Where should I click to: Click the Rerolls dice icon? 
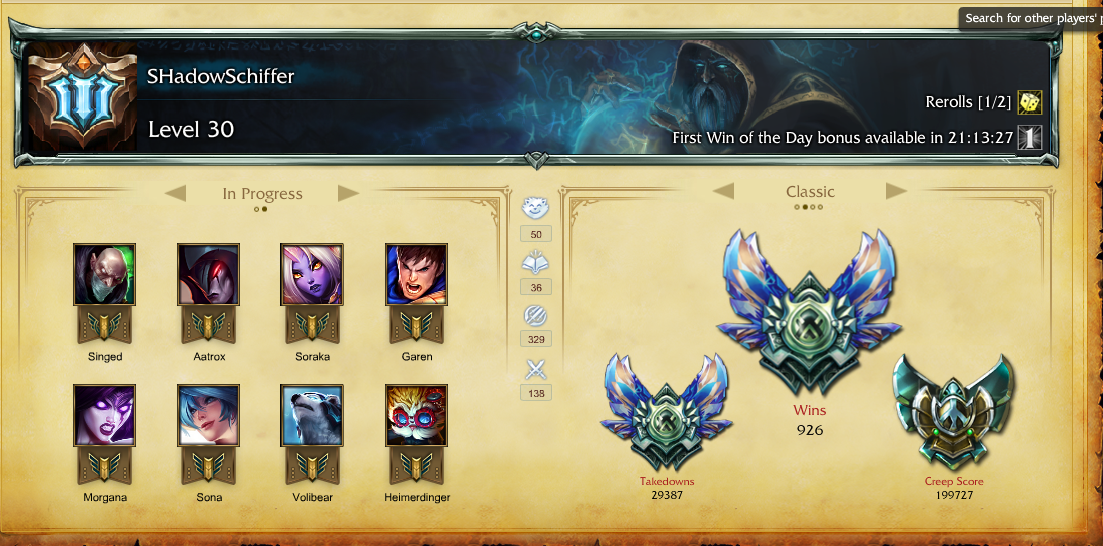point(1029,102)
